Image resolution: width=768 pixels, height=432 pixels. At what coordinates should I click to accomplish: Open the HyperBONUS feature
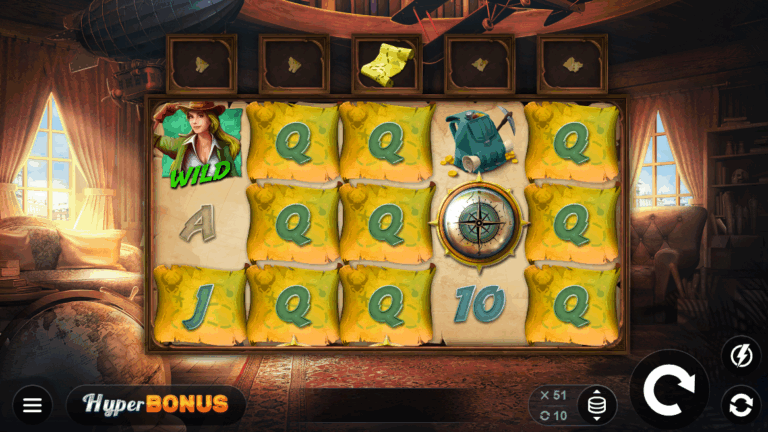pyautogui.click(x=155, y=404)
